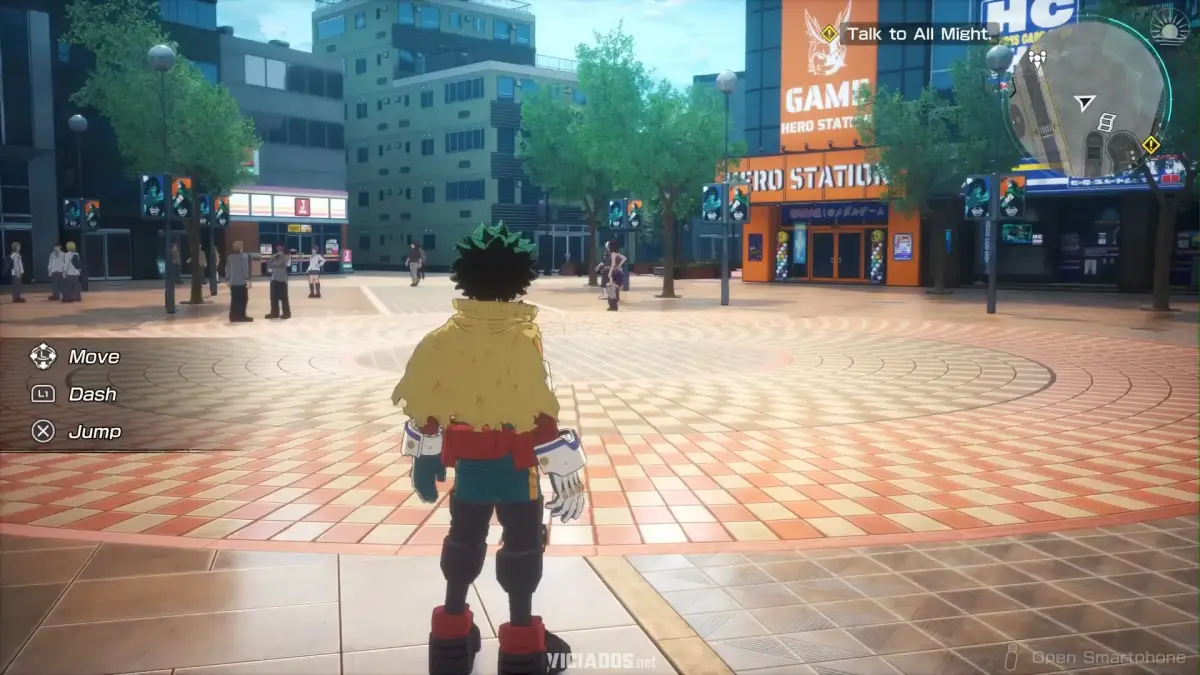Click the sun time-of-day icon

(x=1170, y=27)
